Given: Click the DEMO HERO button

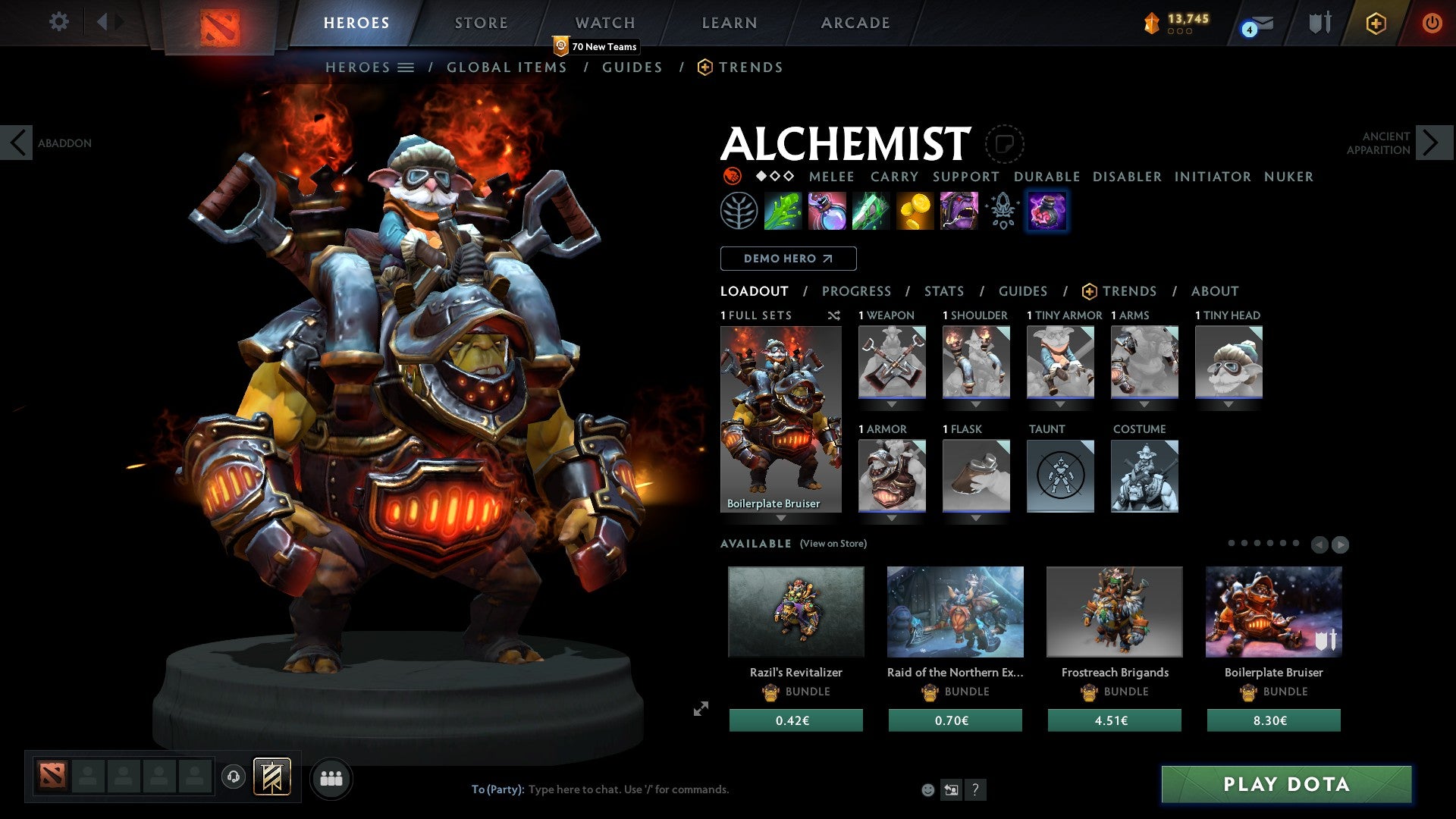Looking at the screenshot, I should click(787, 258).
